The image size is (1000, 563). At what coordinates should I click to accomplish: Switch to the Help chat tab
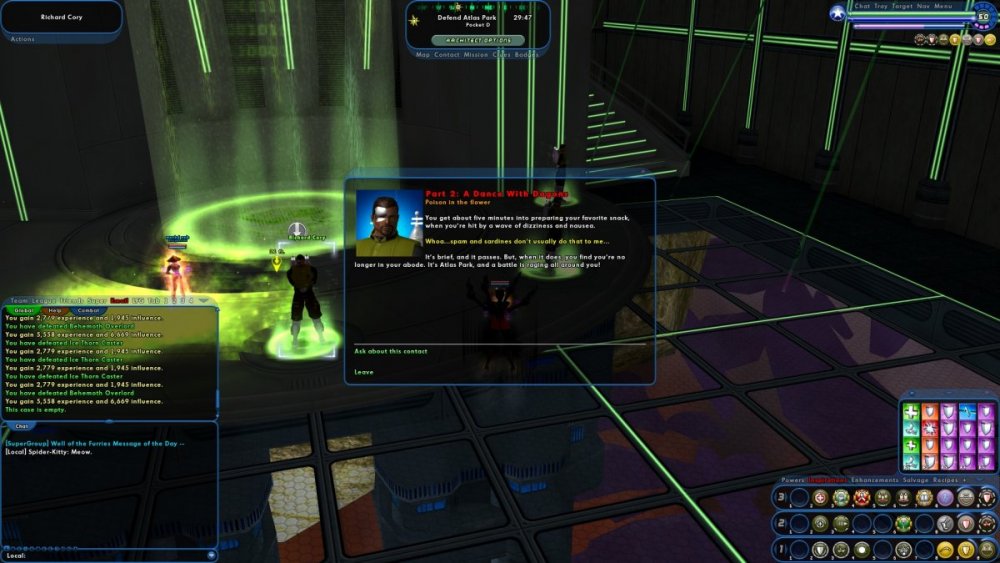[55, 311]
